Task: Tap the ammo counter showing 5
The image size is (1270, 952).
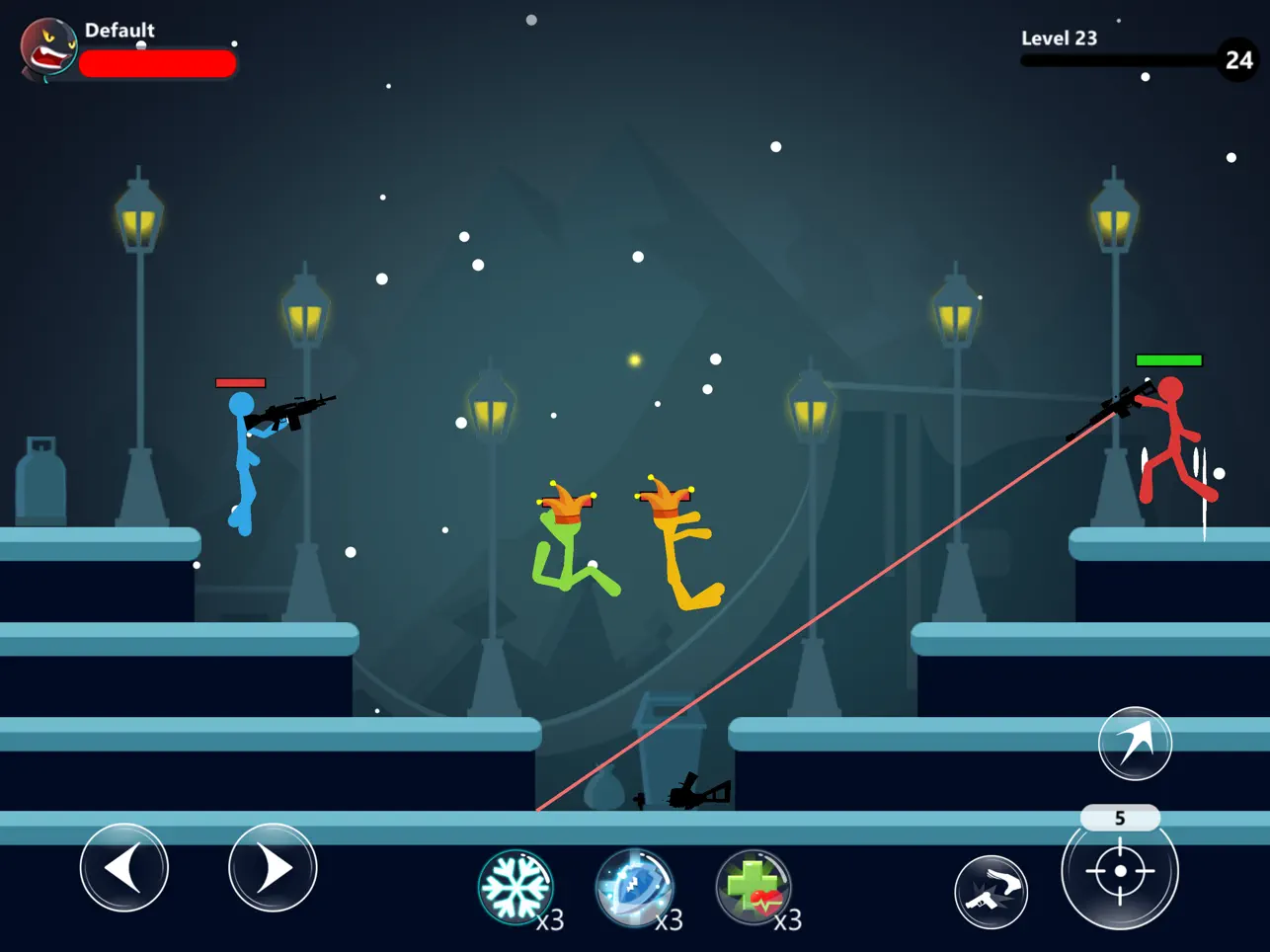Action: tap(1121, 818)
